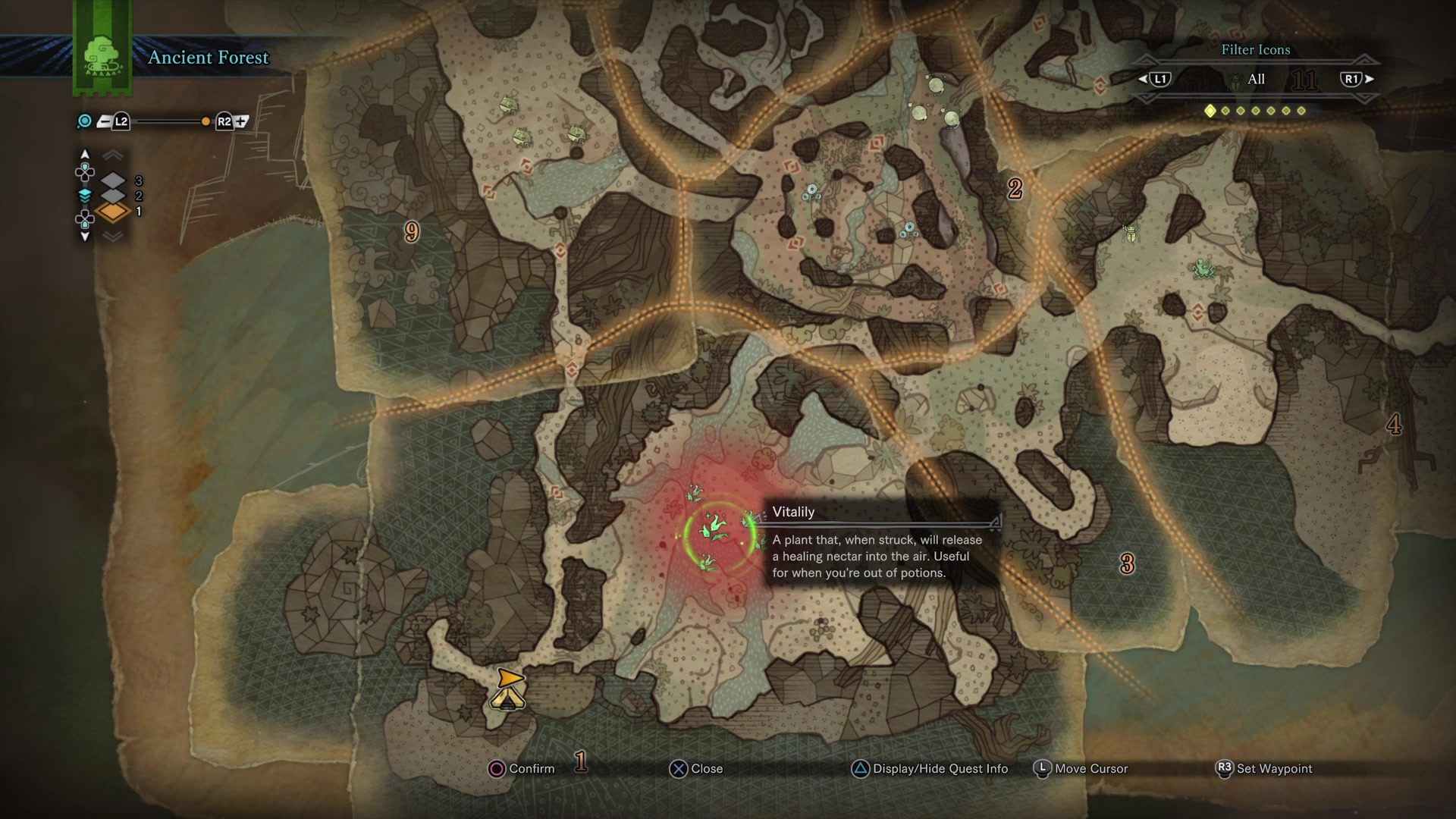Select the orange layer 1 diamond
Viewport: 1456px width, 819px height.
pos(113,212)
